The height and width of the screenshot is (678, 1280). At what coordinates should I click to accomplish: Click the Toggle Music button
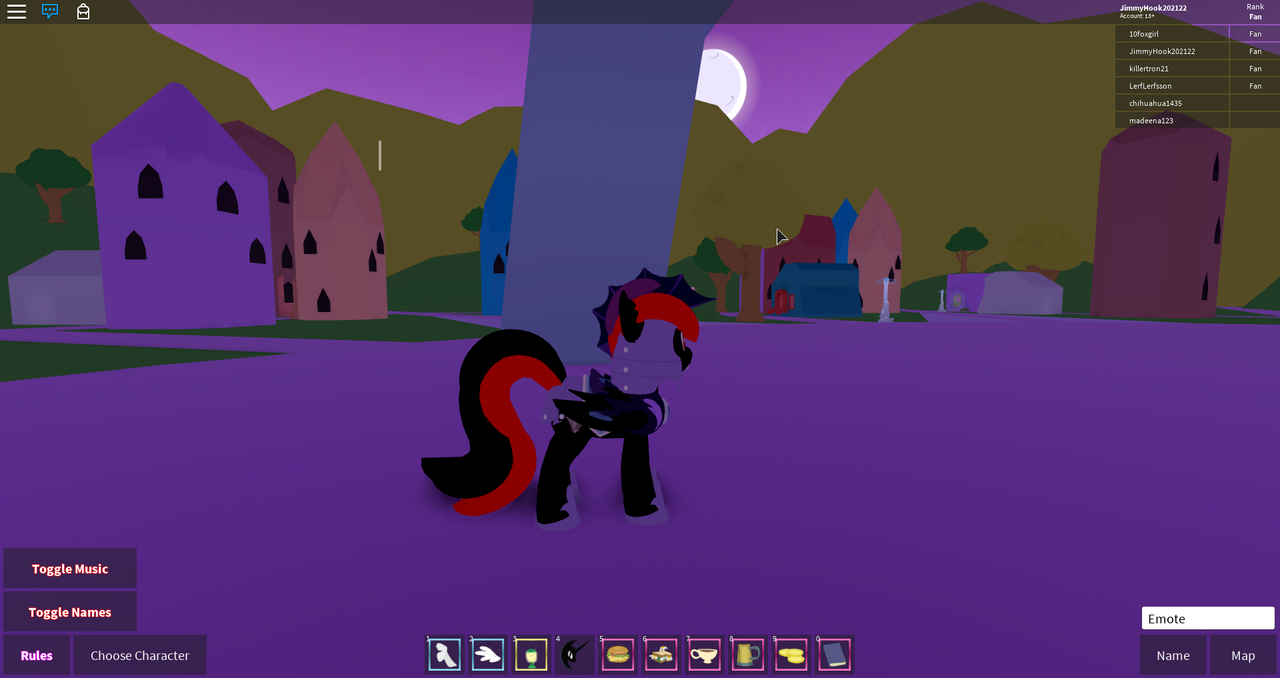pos(70,568)
